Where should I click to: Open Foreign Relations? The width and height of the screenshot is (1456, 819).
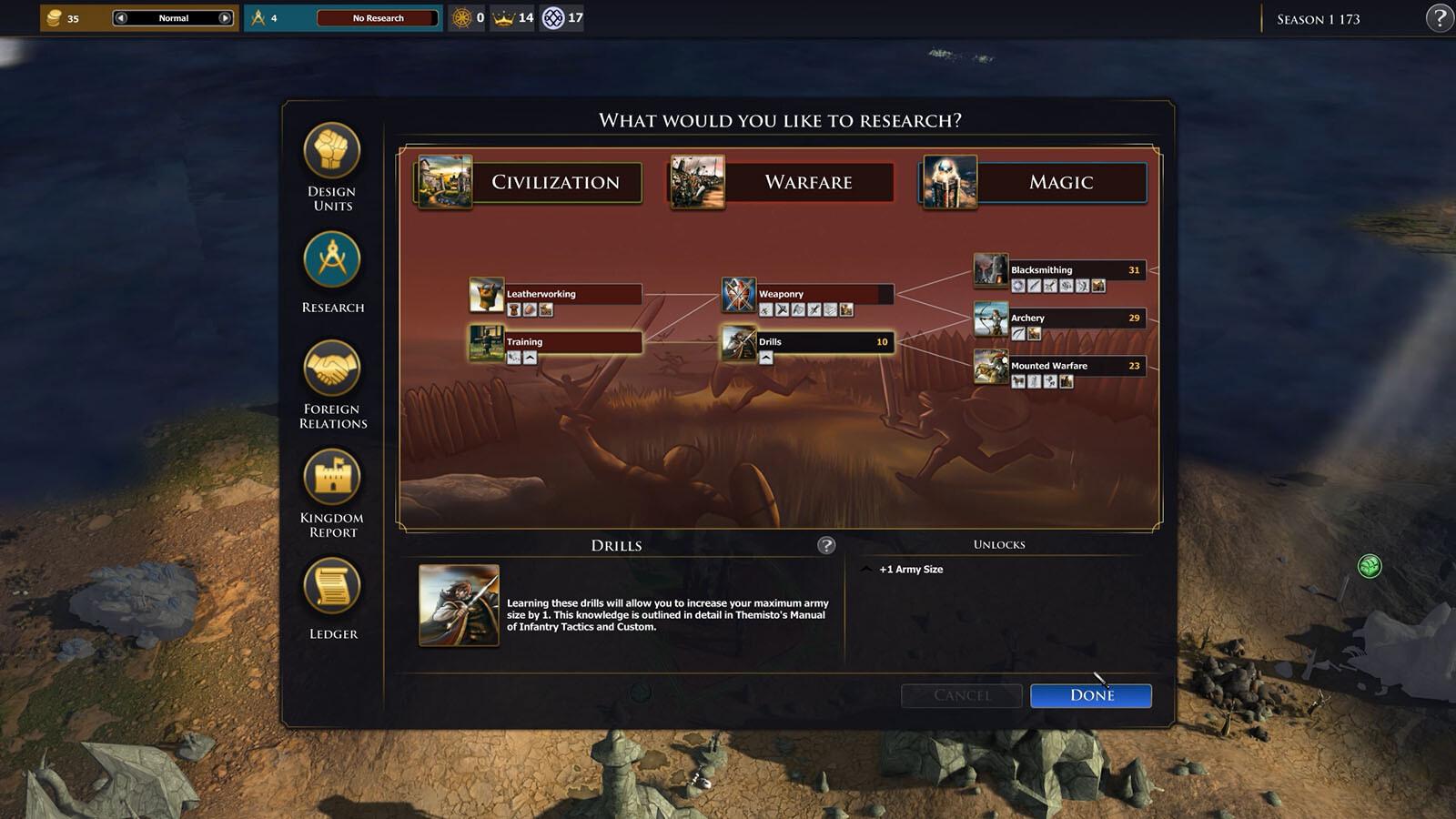click(332, 369)
